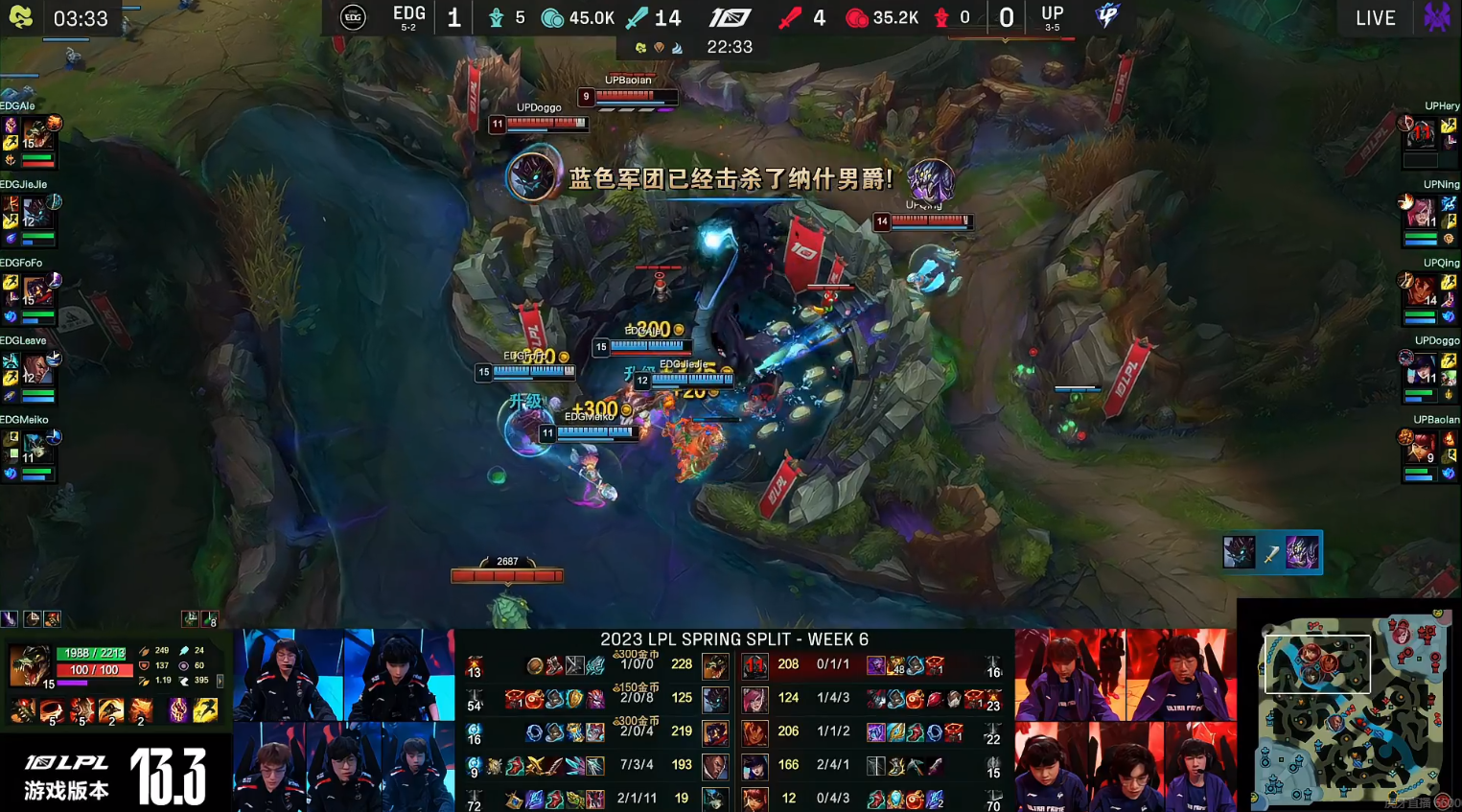Select the purple Huya esports icon top right
1462x812 pixels.
coord(1436,16)
